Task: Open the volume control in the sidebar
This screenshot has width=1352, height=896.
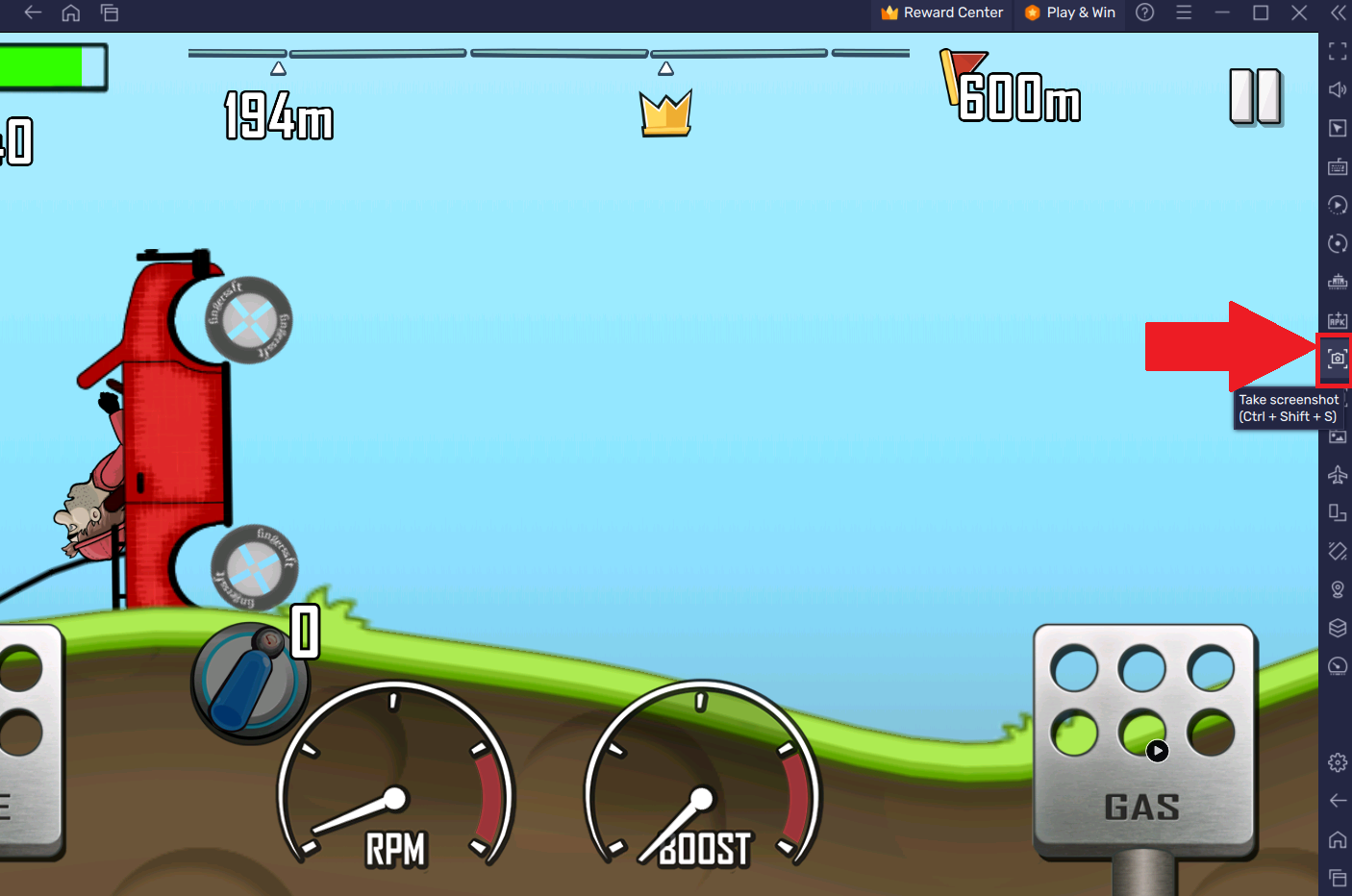Action: (x=1337, y=88)
